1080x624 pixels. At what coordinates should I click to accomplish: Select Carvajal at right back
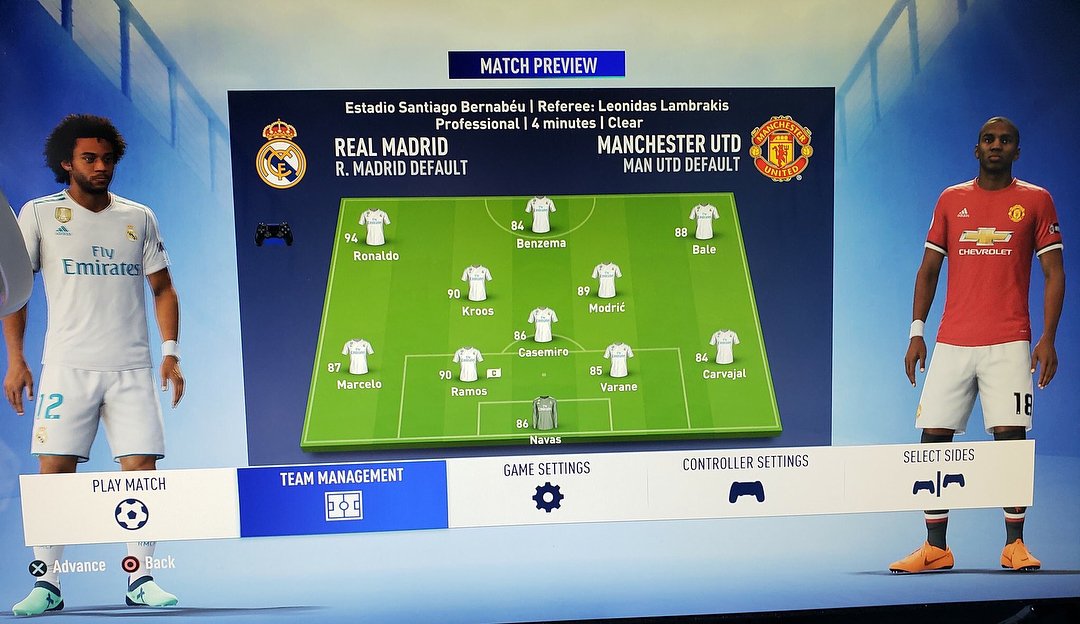(725, 347)
